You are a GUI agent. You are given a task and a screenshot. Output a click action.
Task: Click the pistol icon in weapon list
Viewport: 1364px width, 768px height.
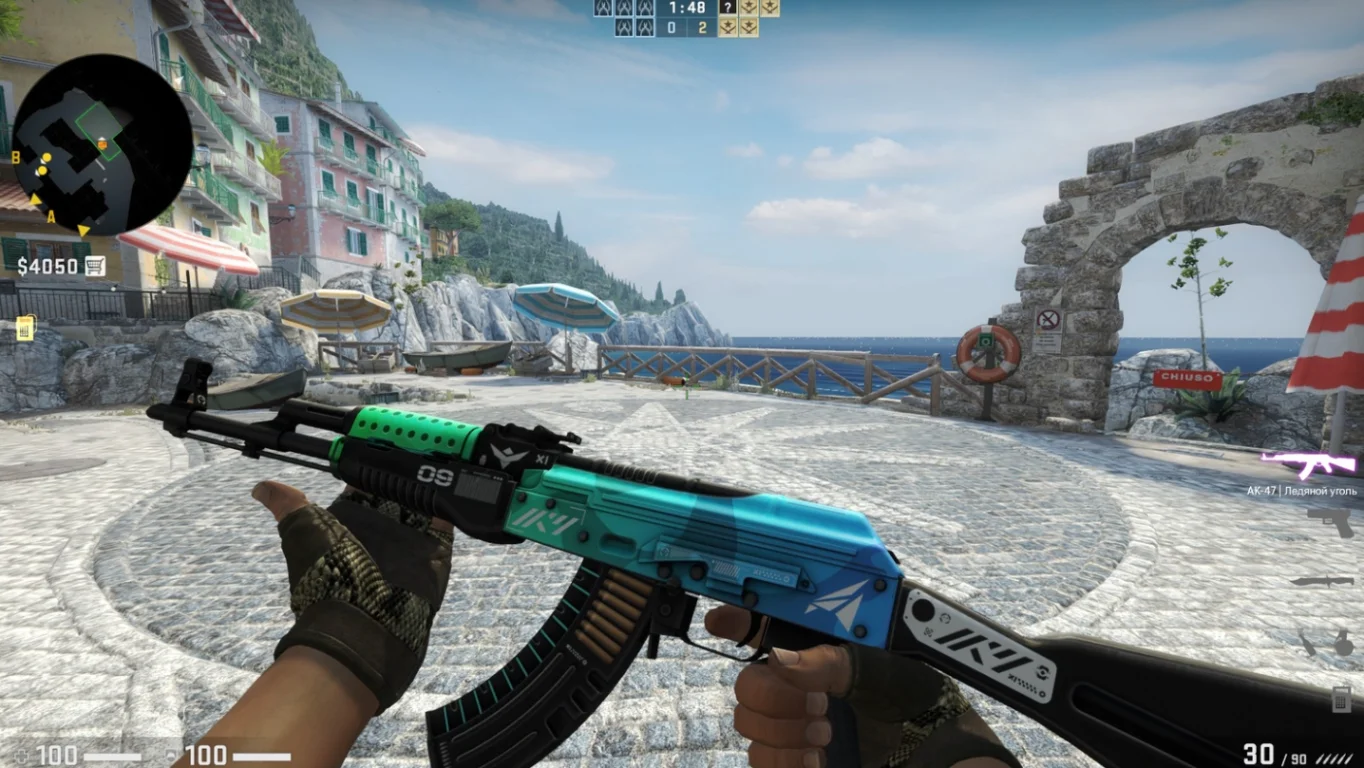click(1328, 522)
